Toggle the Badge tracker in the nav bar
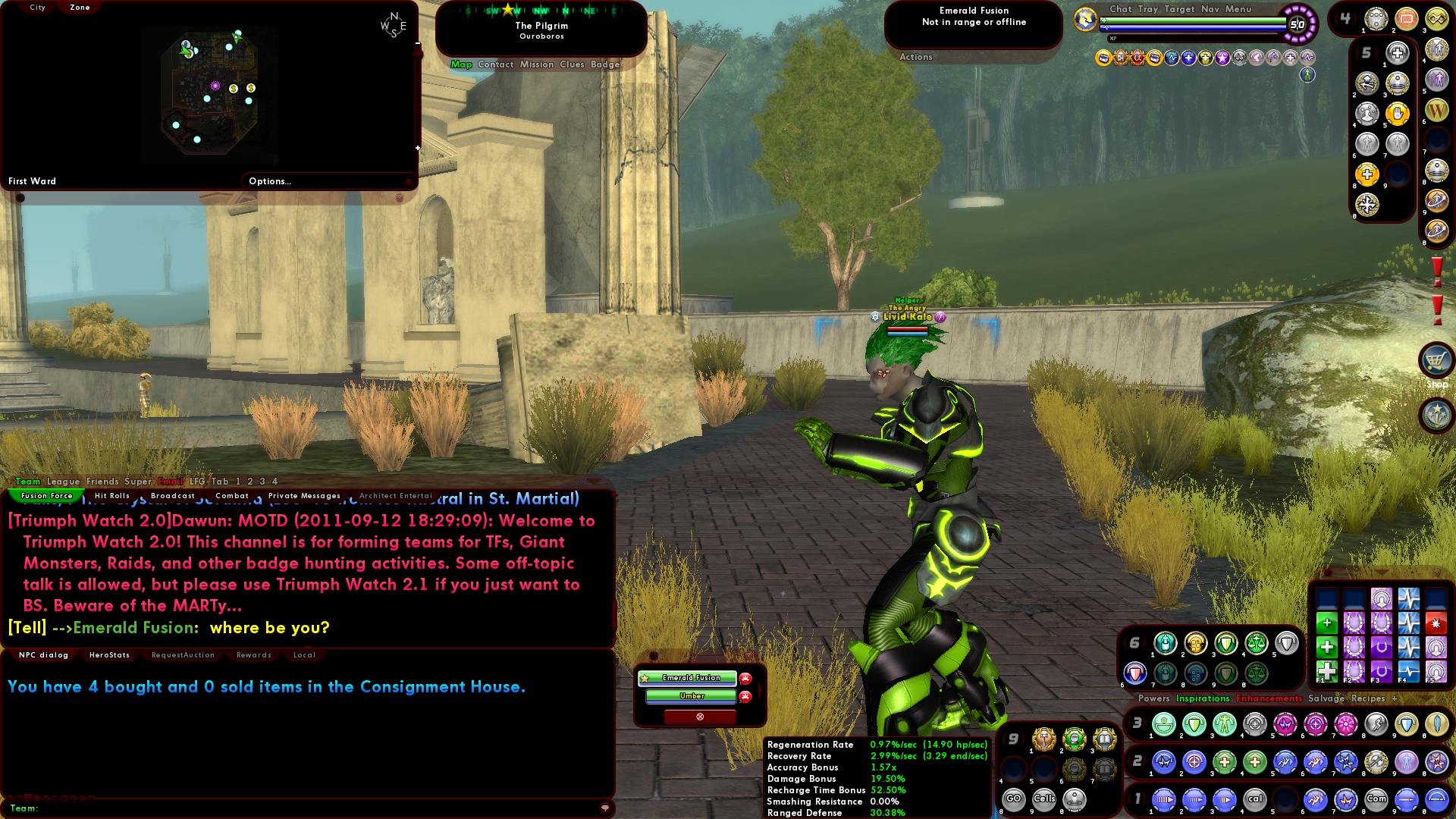 click(606, 64)
